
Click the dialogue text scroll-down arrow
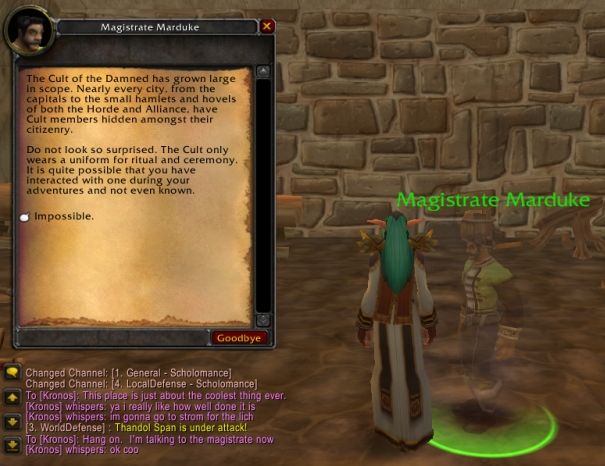pyautogui.click(x=263, y=319)
